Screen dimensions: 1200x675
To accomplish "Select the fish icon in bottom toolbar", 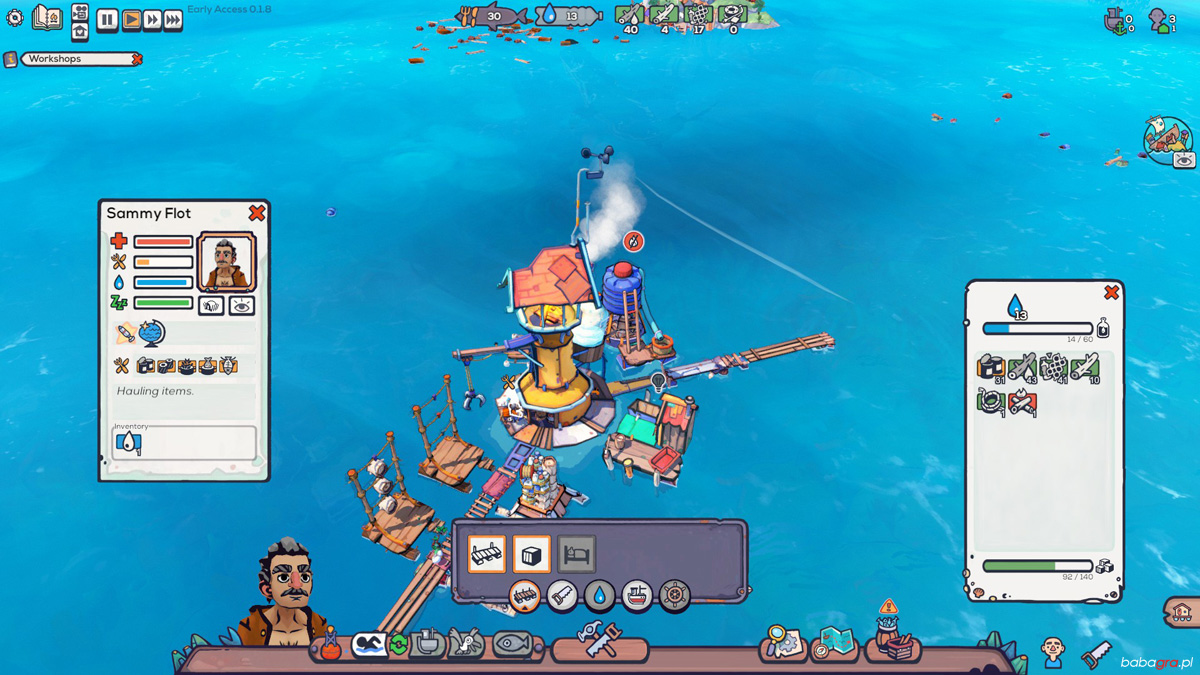I will click(x=511, y=645).
